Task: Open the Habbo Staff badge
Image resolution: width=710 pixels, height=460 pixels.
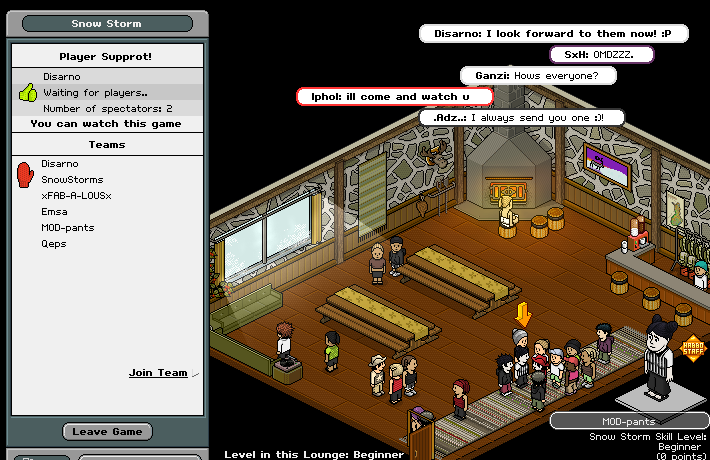Action: pos(691,346)
